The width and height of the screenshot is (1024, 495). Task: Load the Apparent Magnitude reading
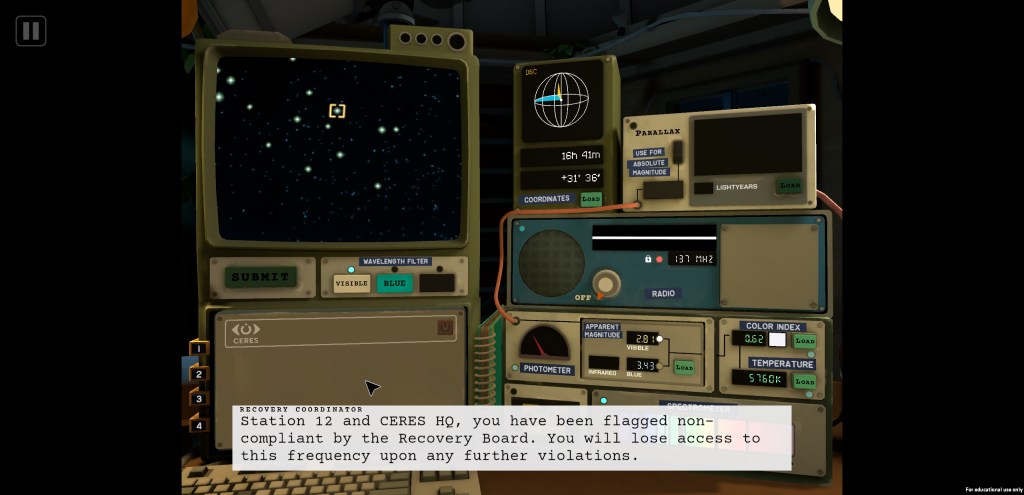pos(684,367)
